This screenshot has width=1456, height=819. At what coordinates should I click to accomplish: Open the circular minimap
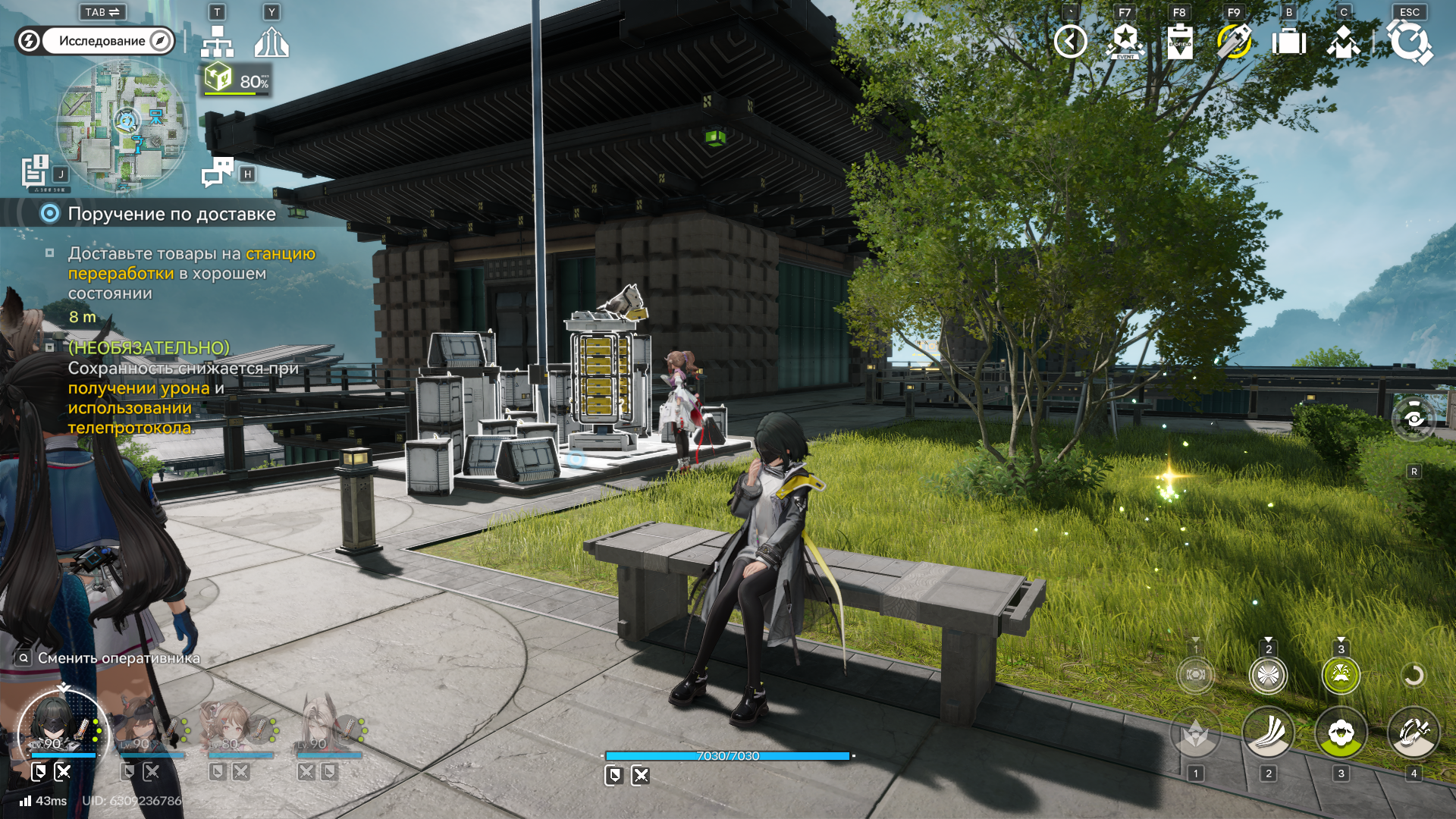click(121, 126)
